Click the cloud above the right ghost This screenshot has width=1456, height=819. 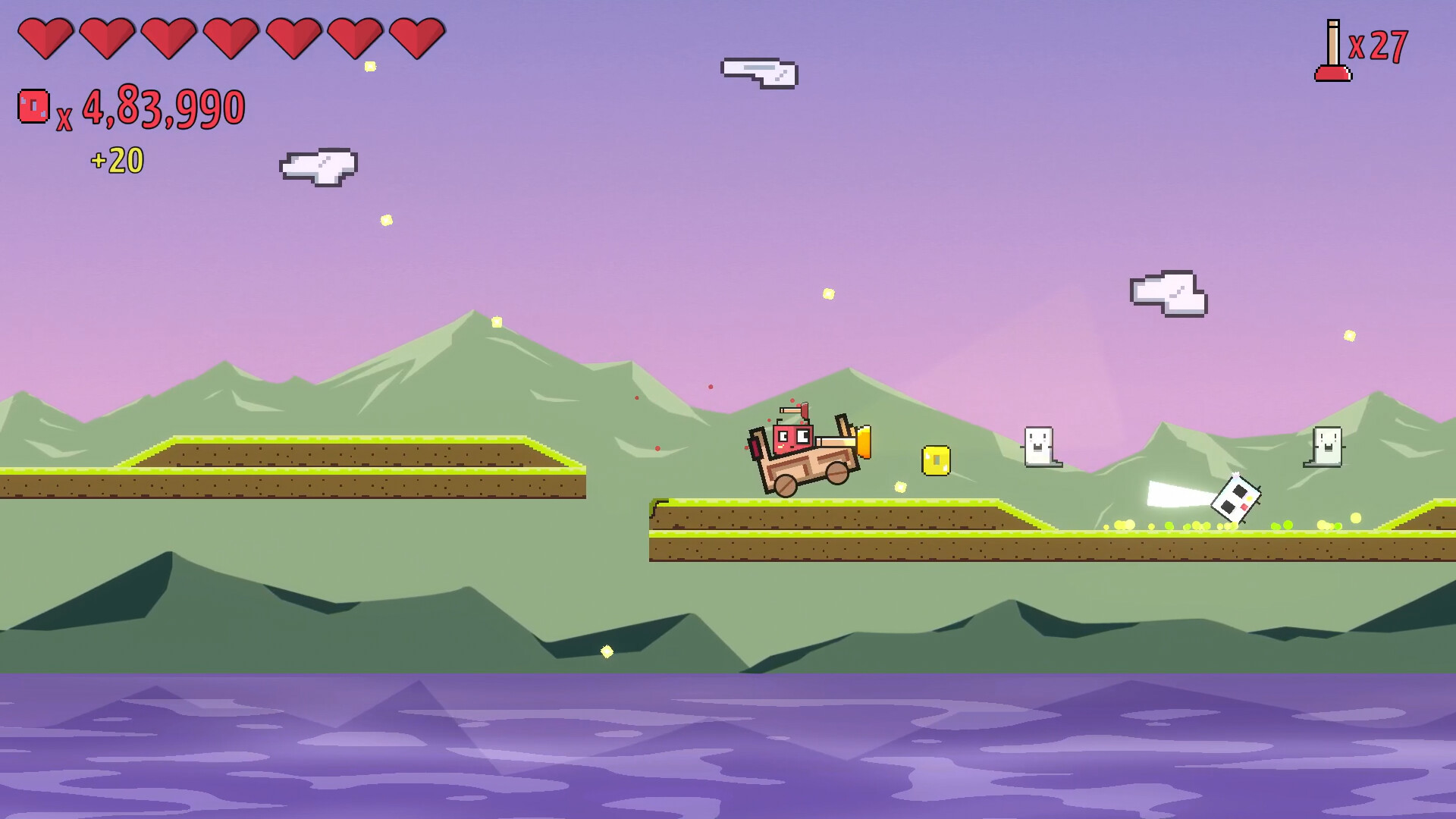click(1168, 294)
